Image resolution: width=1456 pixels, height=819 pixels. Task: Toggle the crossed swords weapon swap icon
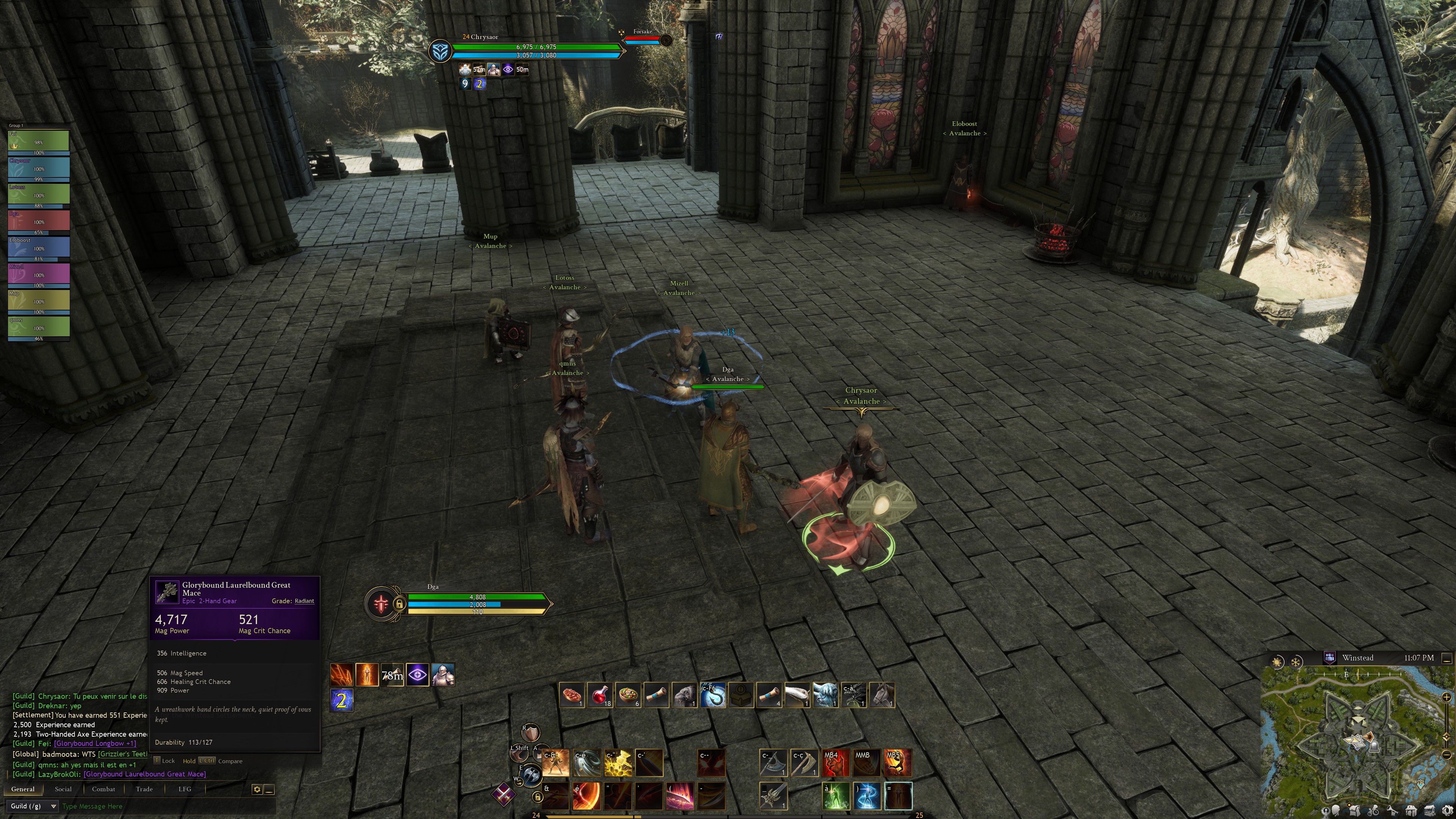click(x=504, y=794)
